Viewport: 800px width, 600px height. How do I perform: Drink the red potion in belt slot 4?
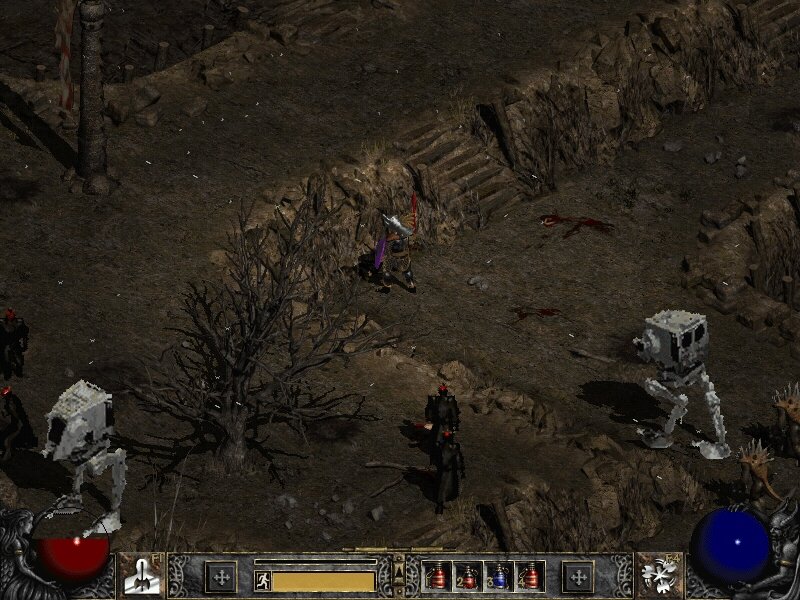530,576
